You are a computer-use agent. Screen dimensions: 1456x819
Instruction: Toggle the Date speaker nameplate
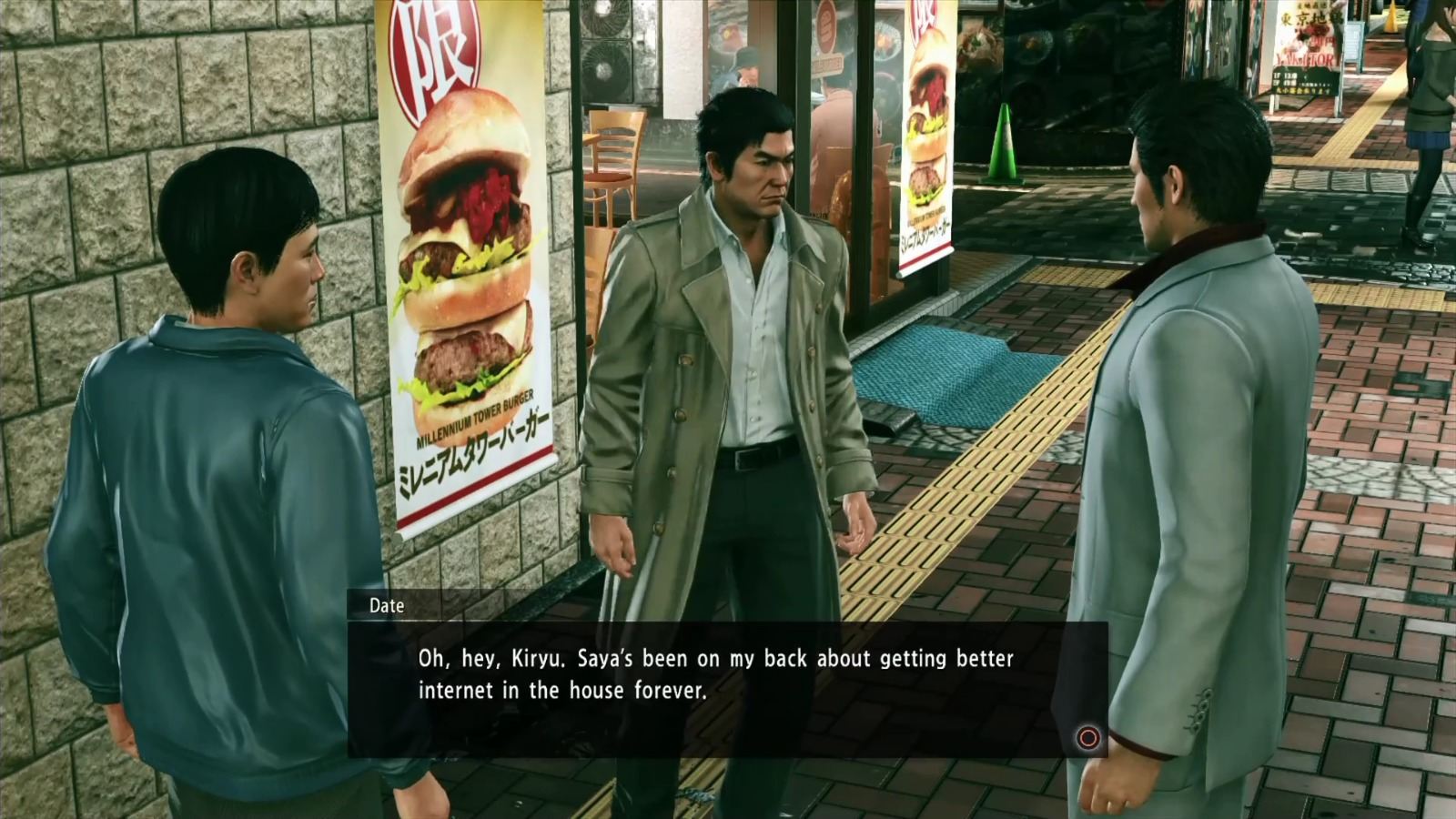tap(387, 606)
